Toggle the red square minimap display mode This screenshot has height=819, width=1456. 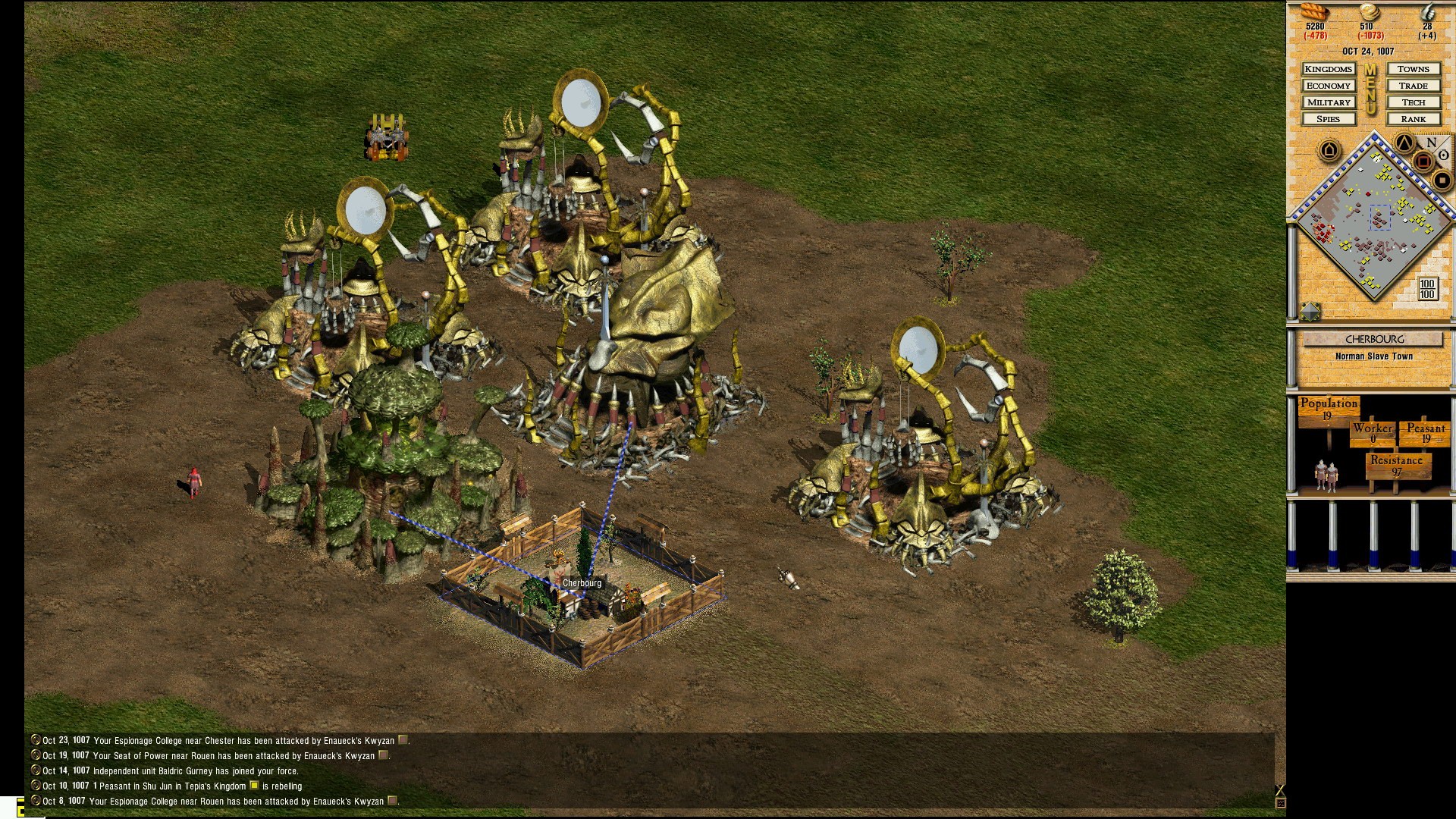coord(1423,161)
